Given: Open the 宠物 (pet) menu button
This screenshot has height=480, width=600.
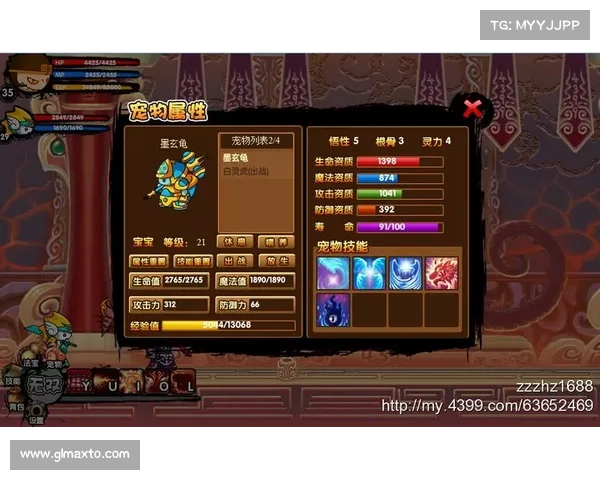Looking at the screenshot, I should click(x=52, y=365).
